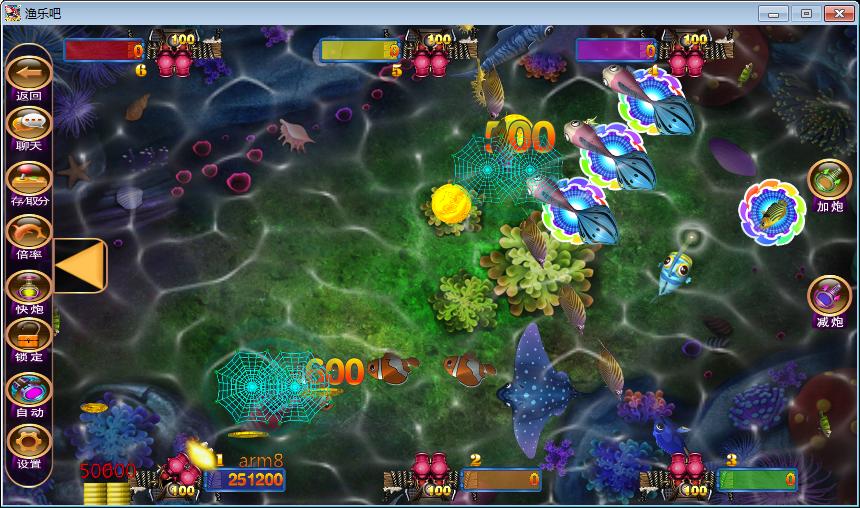Select the 倍率 multiplier button
This screenshot has width=860, height=508.
(x=29, y=232)
